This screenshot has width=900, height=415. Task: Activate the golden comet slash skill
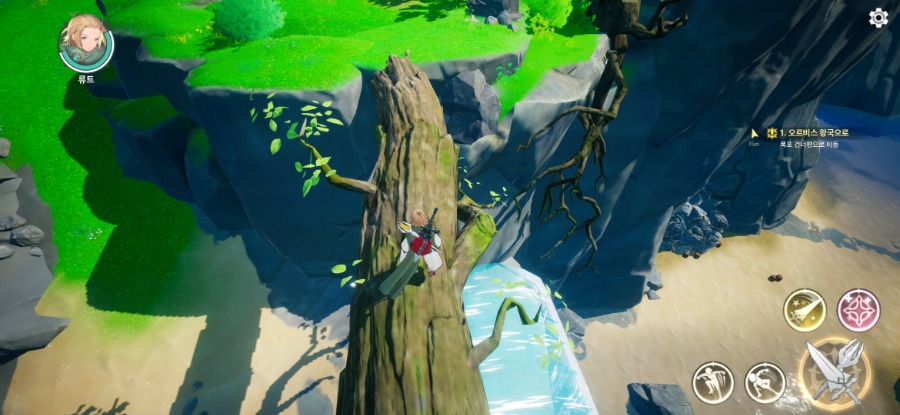804,310
